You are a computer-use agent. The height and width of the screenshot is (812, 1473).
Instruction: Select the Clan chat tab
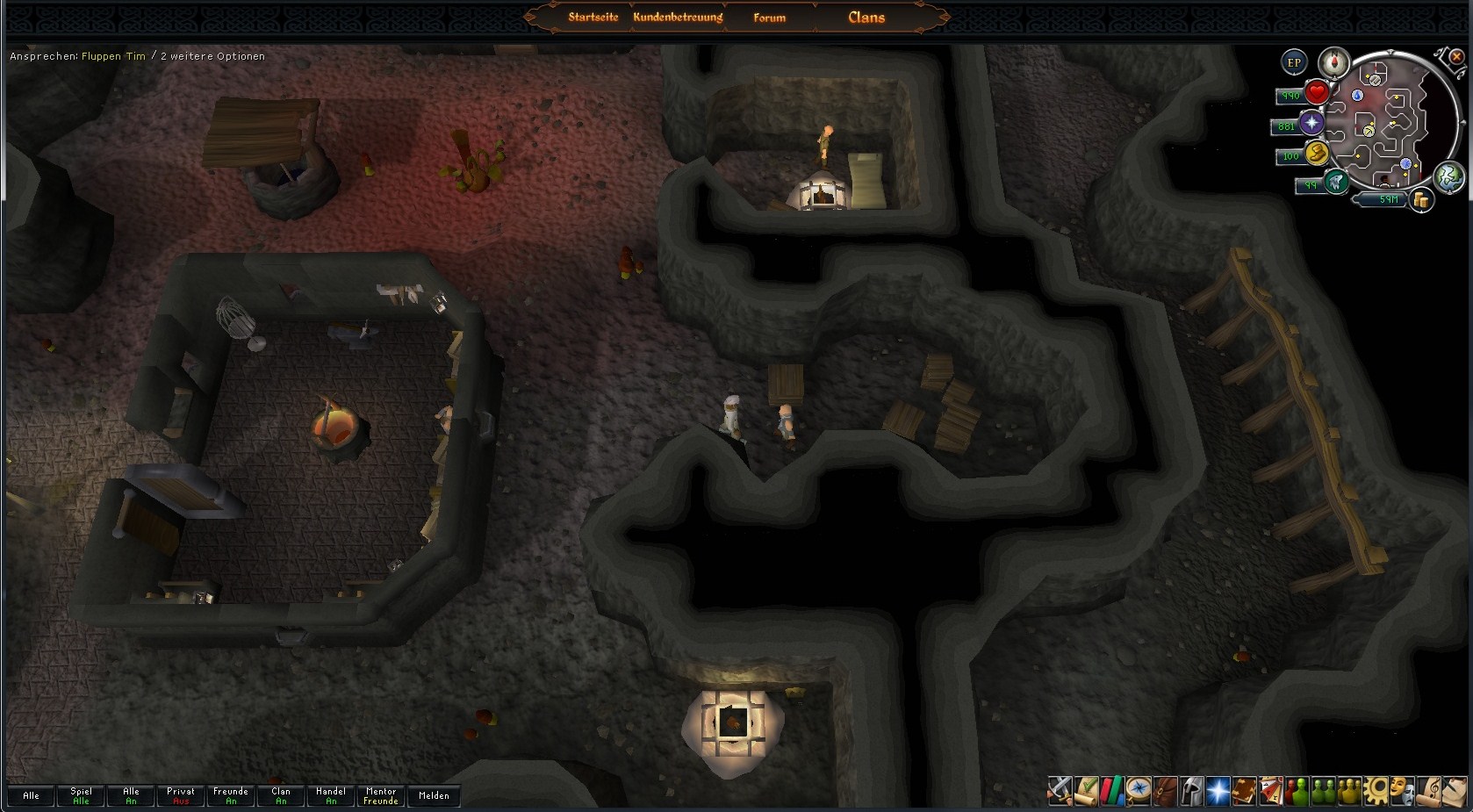click(x=281, y=795)
